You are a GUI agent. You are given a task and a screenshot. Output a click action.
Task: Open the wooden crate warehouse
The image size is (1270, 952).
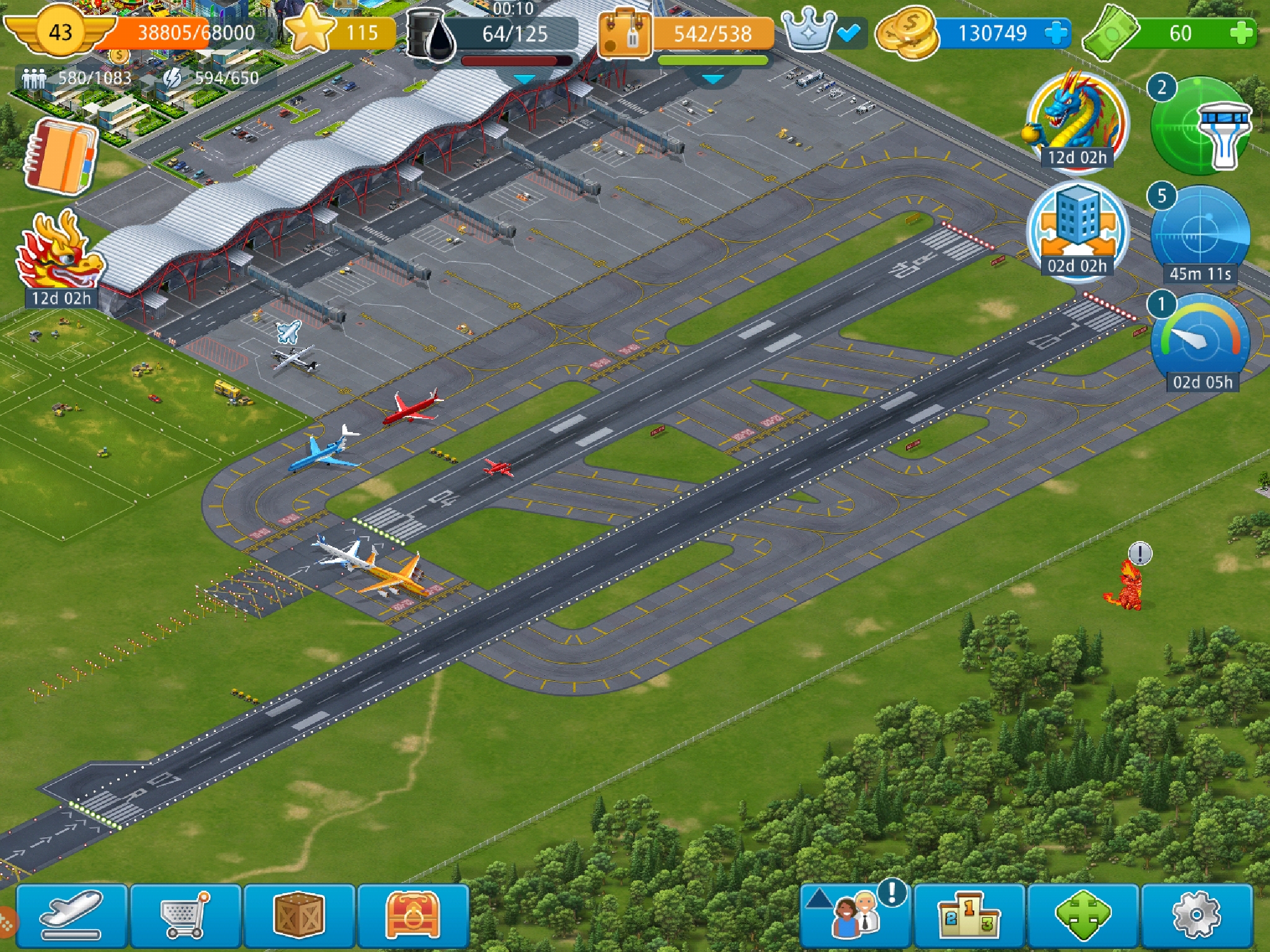pyautogui.click(x=300, y=915)
